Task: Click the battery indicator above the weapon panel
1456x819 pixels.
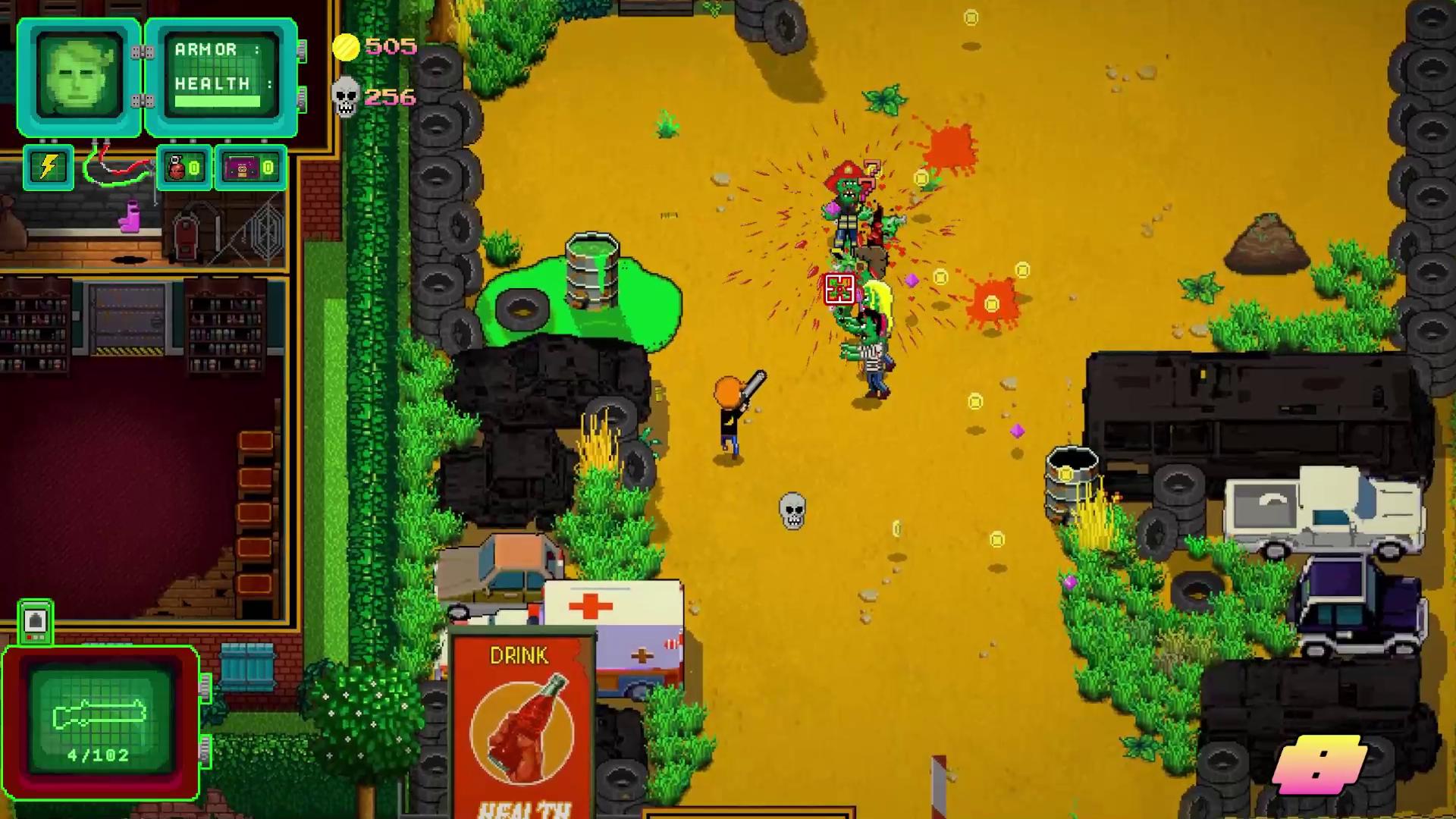Action: point(34,622)
